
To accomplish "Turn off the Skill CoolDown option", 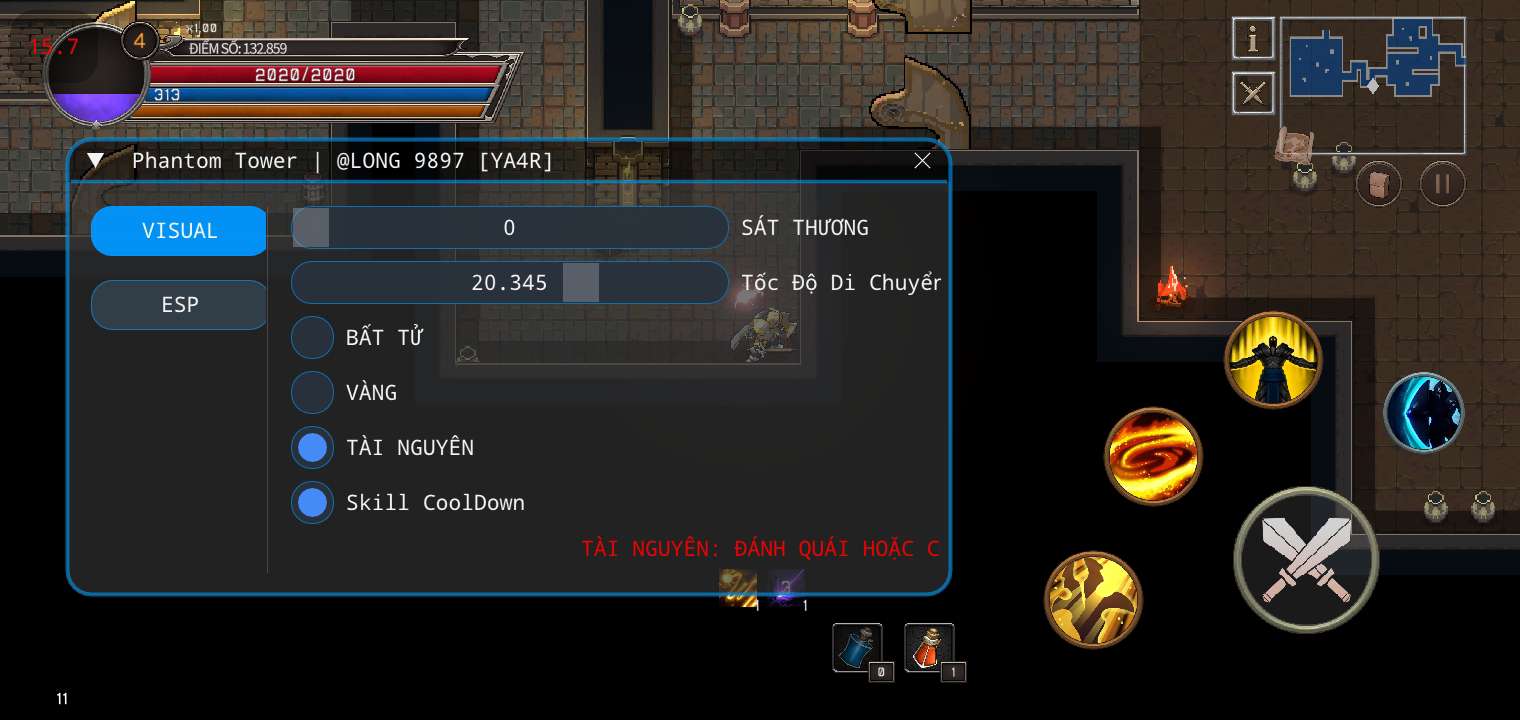I will [x=312, y=503].
